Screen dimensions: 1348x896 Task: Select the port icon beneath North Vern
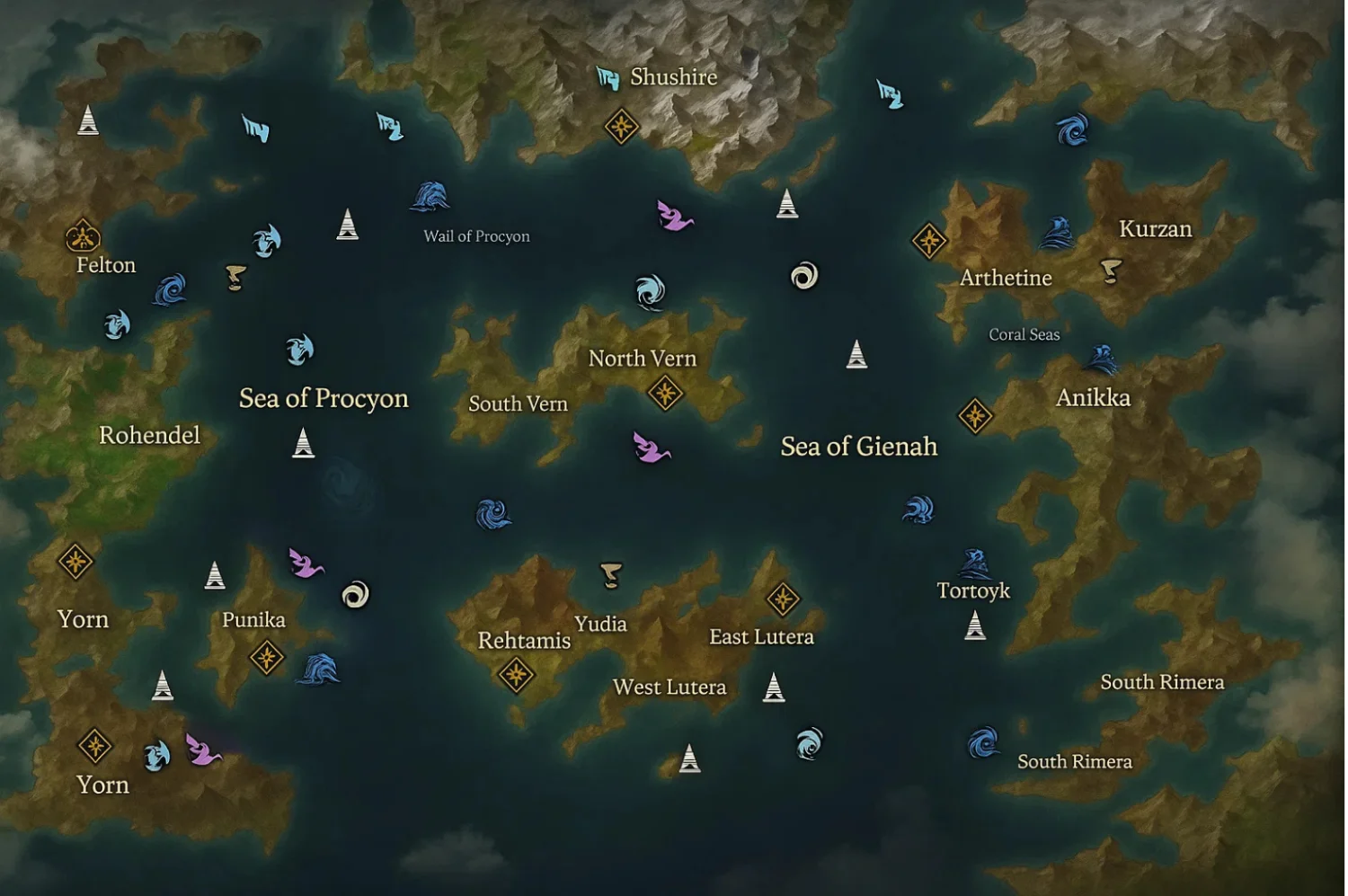[x=664, y=390]
